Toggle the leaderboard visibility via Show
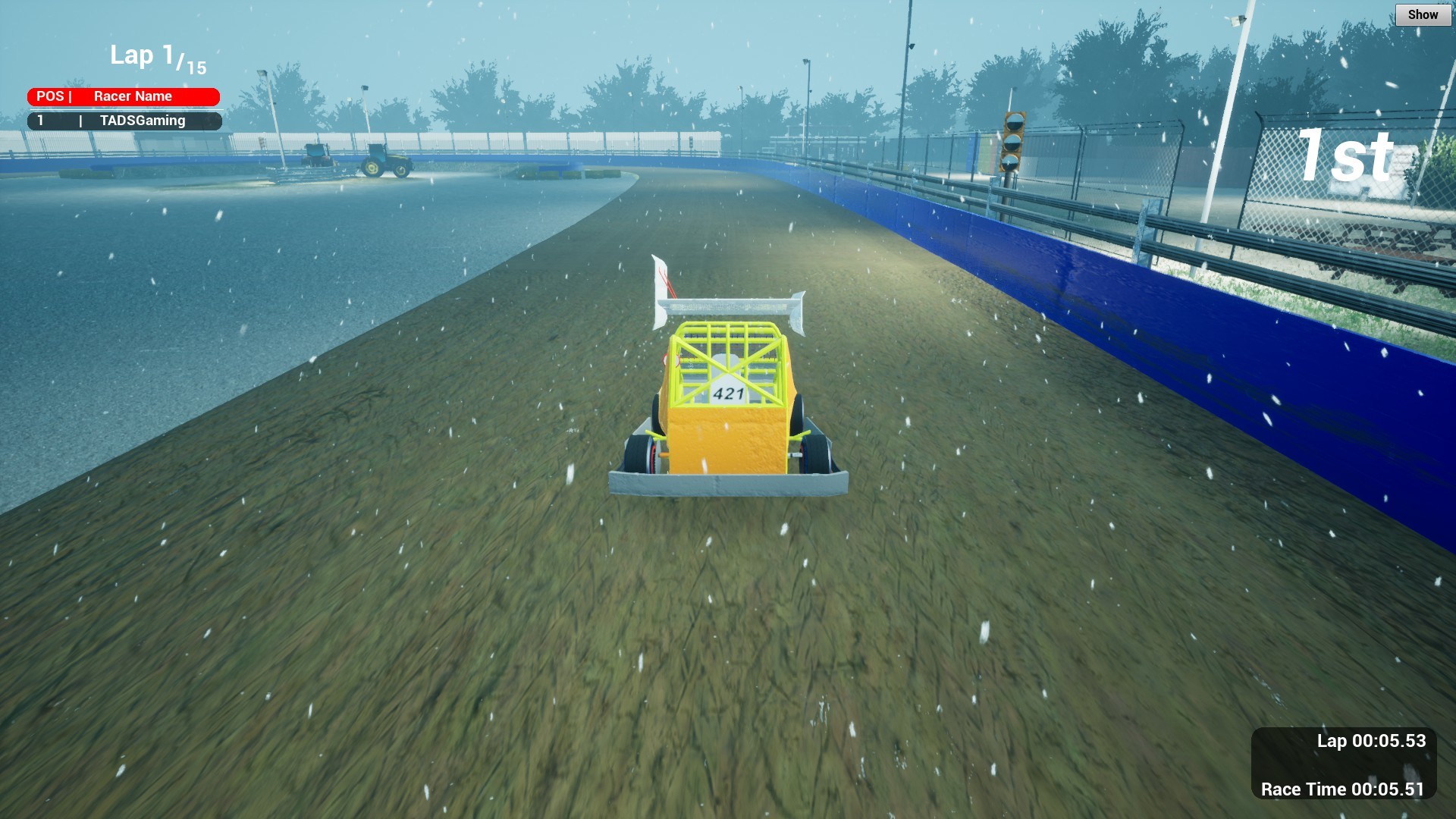The image size is (1456, 819). coord(1423,14)
